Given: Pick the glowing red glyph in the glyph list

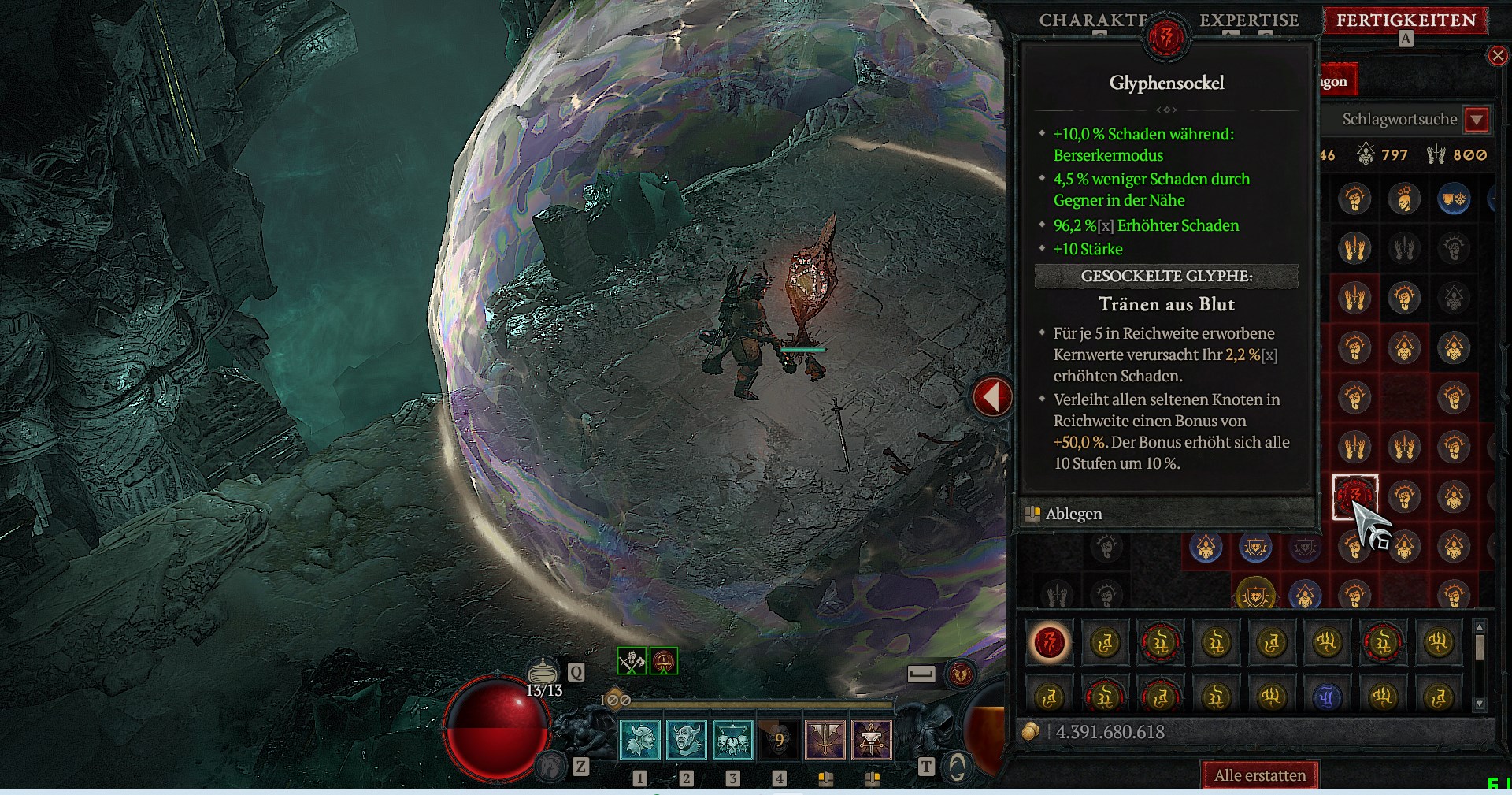Looking at the screenshot, I should (x=1050, y=643).
